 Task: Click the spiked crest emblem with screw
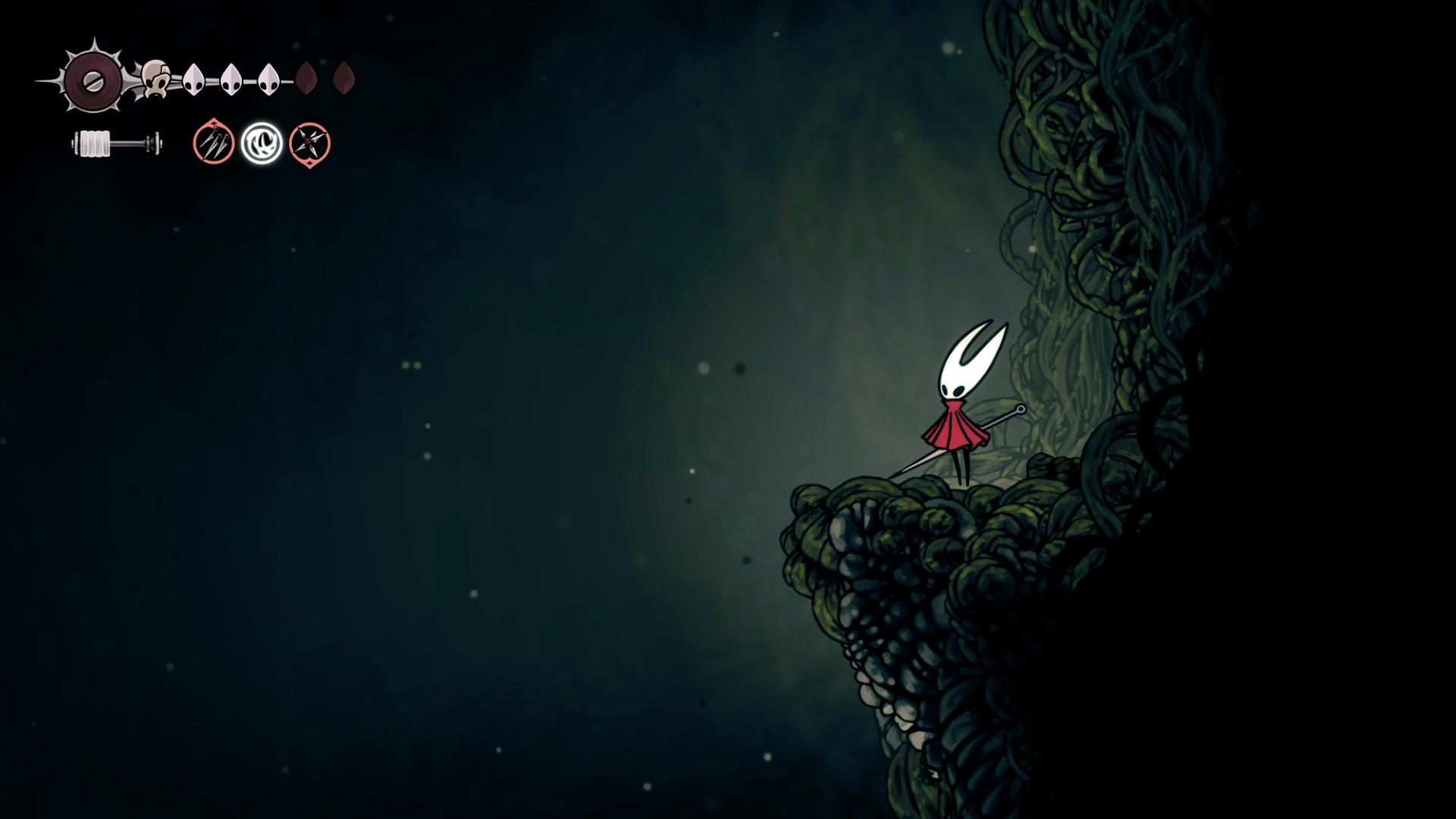(x=91, y=80)
